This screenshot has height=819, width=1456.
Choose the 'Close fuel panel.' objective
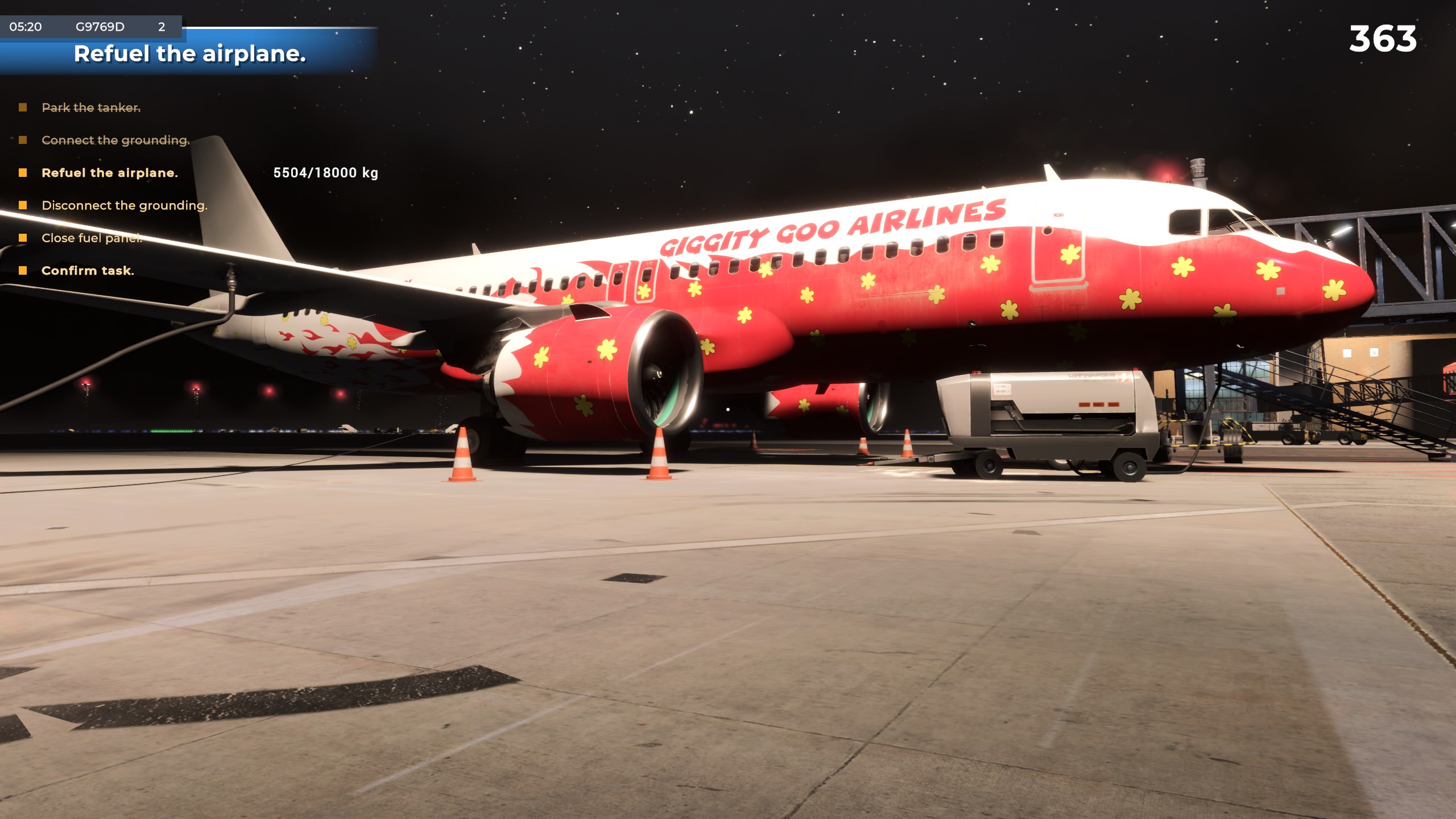92,238
